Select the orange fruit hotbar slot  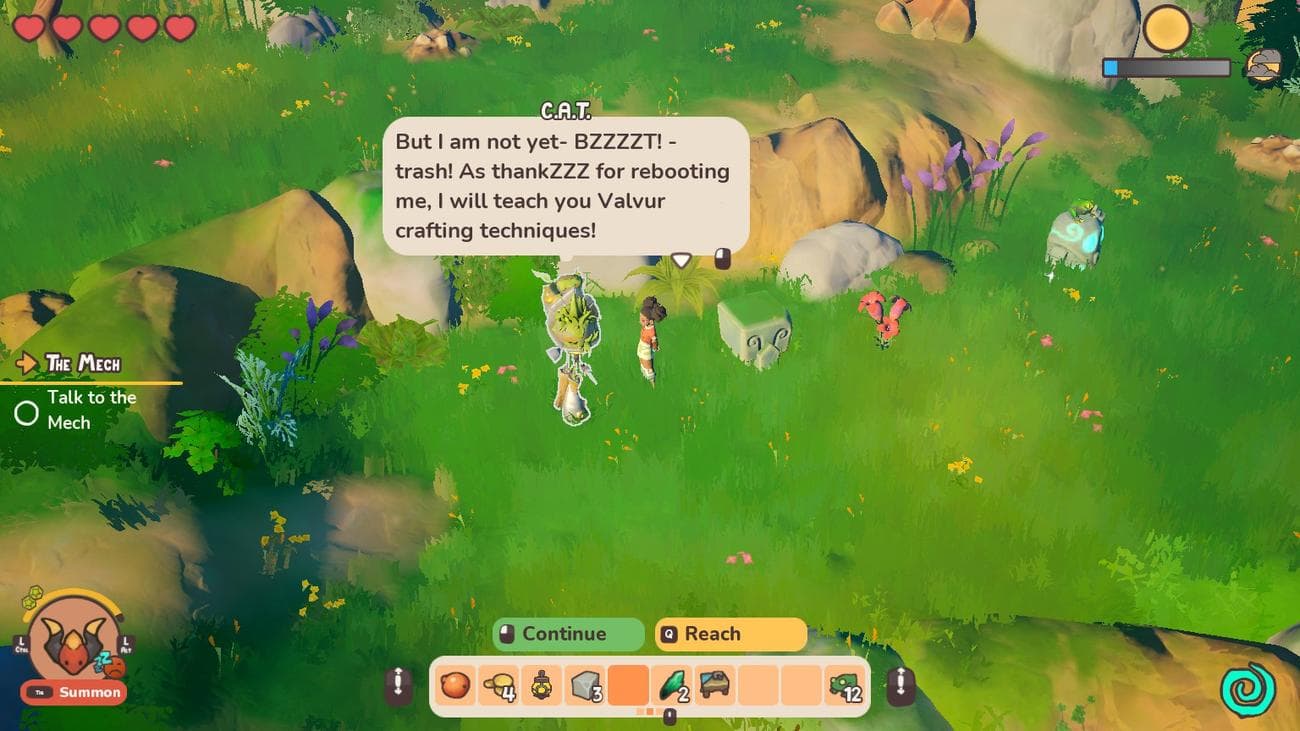(x=455, y=686)
